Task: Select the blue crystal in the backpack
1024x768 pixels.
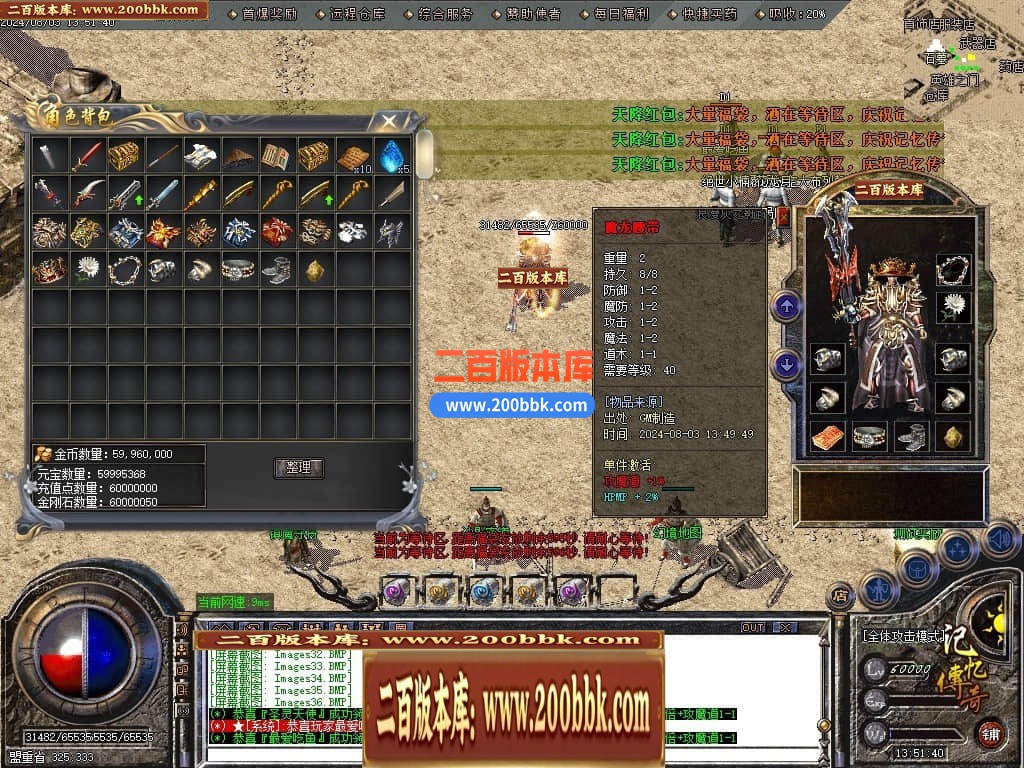Action: pos(391,155)
